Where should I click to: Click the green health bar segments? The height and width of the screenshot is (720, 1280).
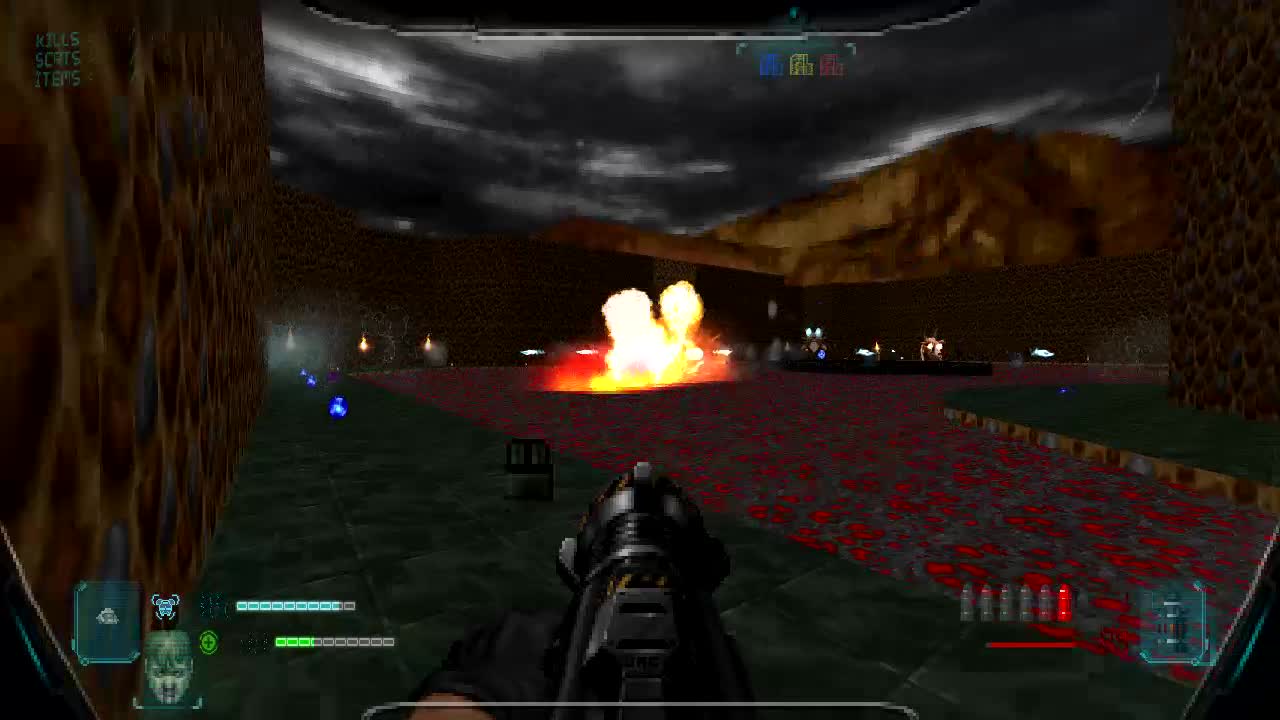pyautogui.click(x=295, y=643)
